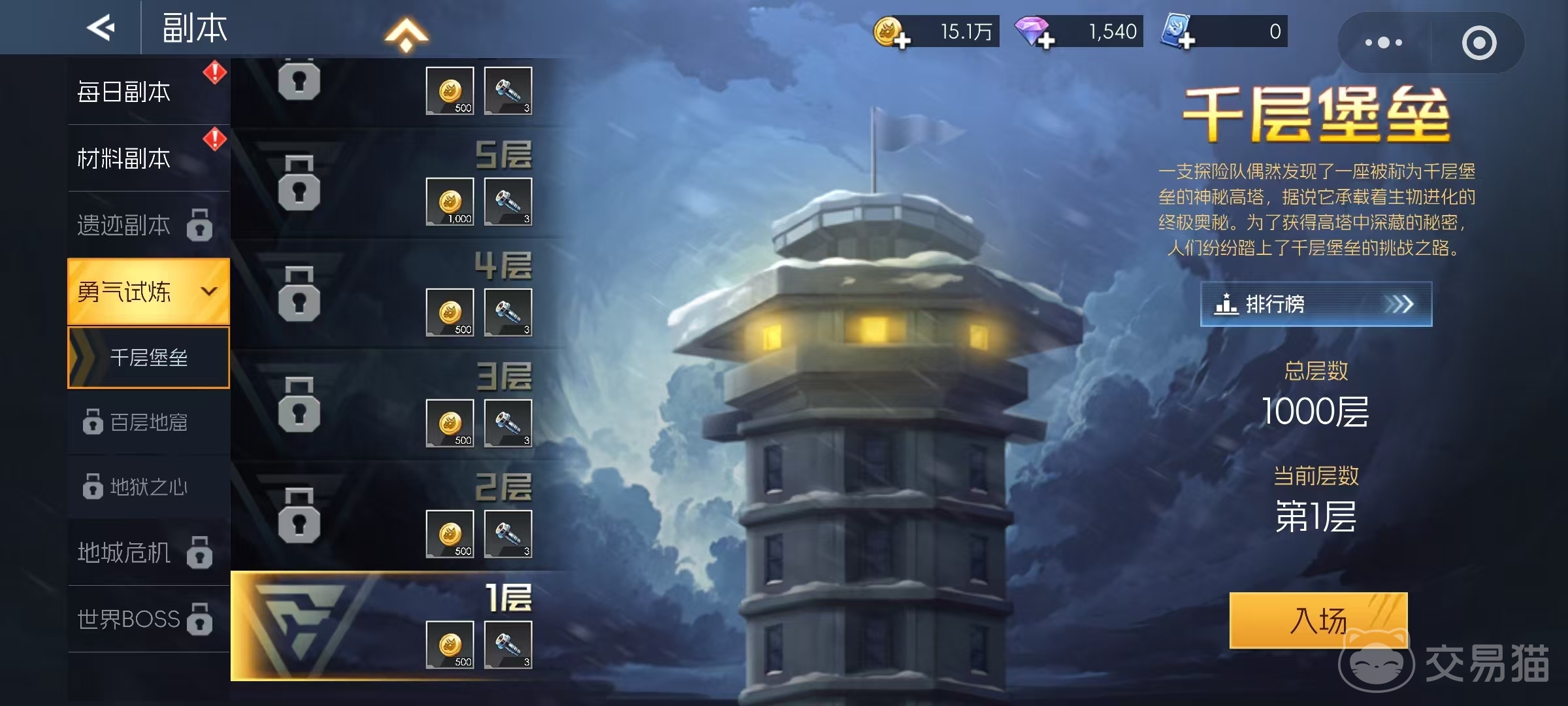Screen dimensions: 1568x706
Task: Click the record circle button top right
Action: click(1478, 42)
